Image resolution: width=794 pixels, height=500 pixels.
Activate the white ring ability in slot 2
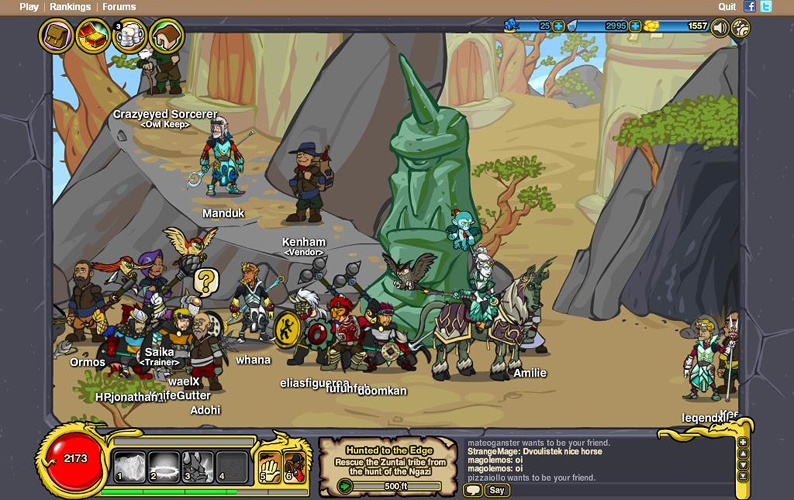click(164, 466)
